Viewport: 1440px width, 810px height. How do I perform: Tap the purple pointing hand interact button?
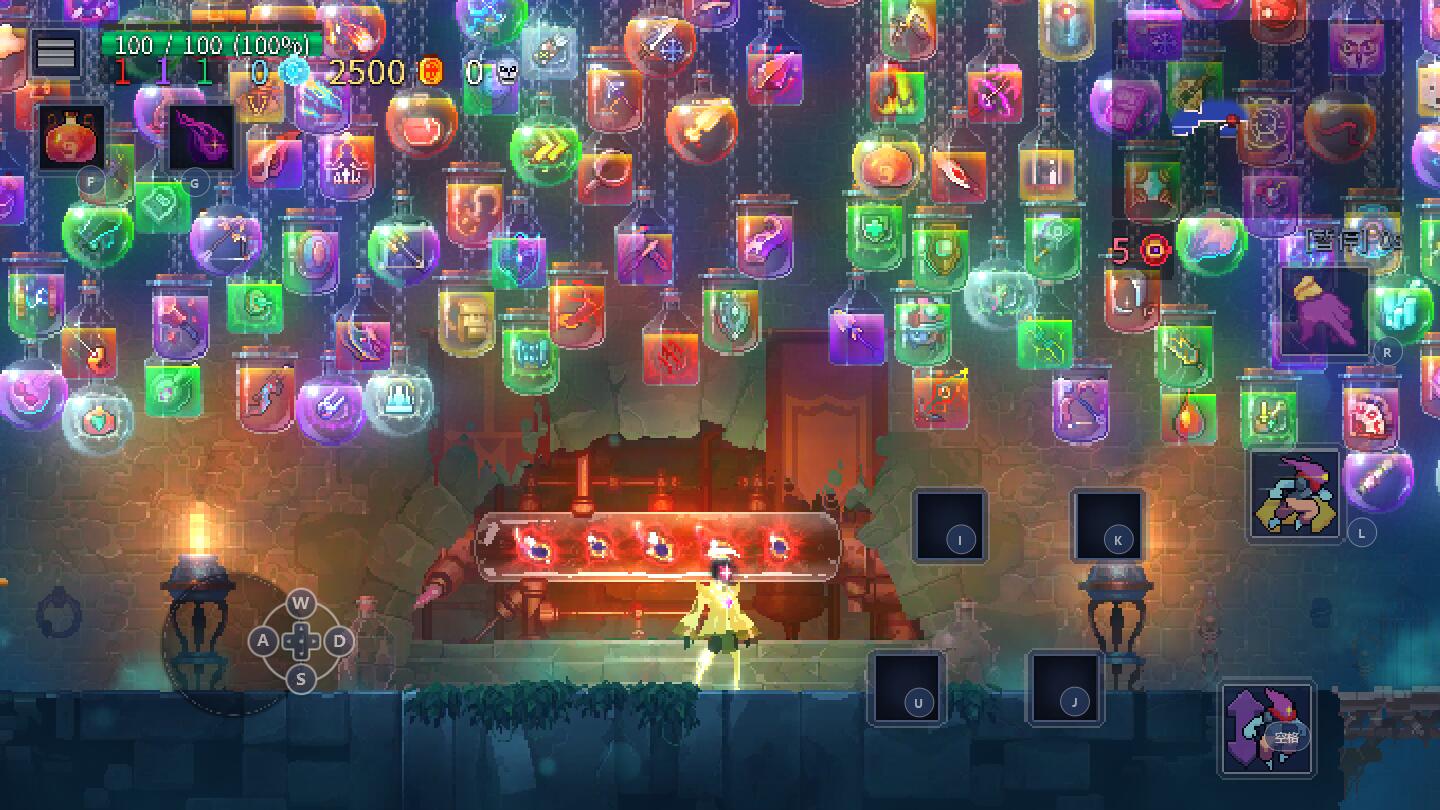pos(1325,311)
